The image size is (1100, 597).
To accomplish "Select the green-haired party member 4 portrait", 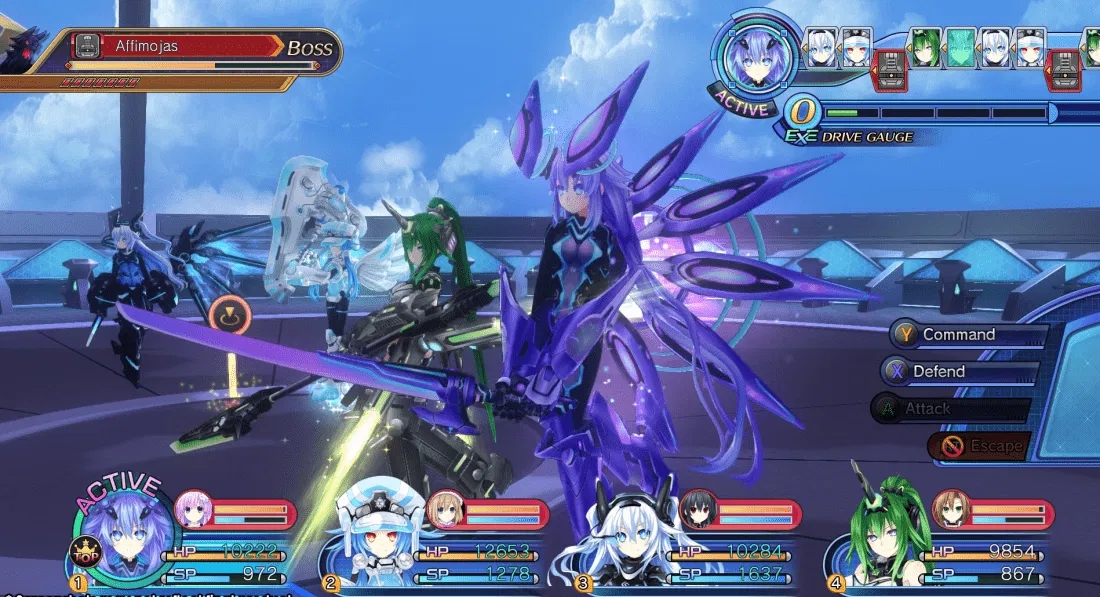I will pyautogui.click(x=873, y=541).
